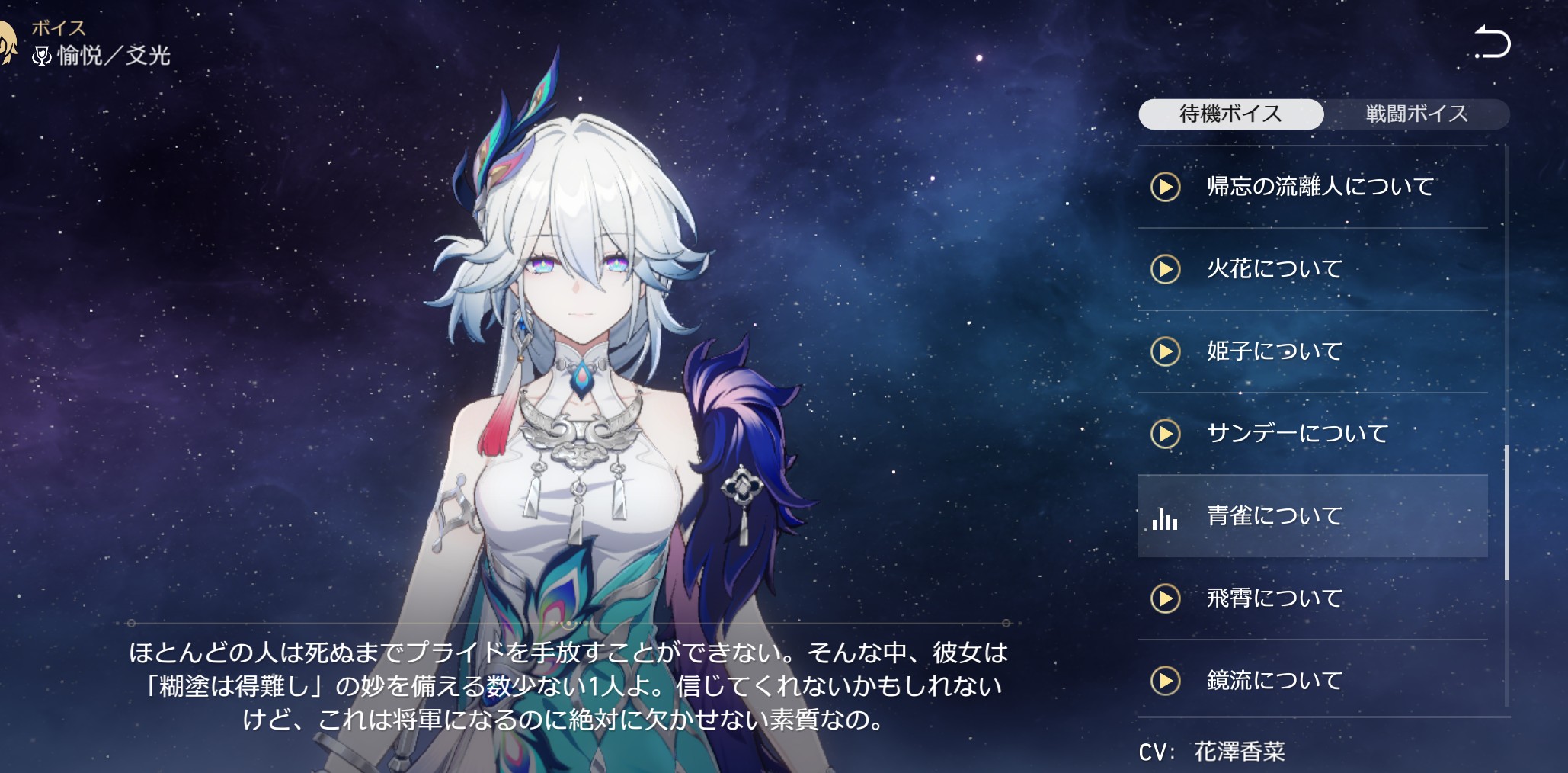This screenshot has height=773, width=1568.
Task: Click the voice list scrollbar
Action: [x=1506, y=512]
